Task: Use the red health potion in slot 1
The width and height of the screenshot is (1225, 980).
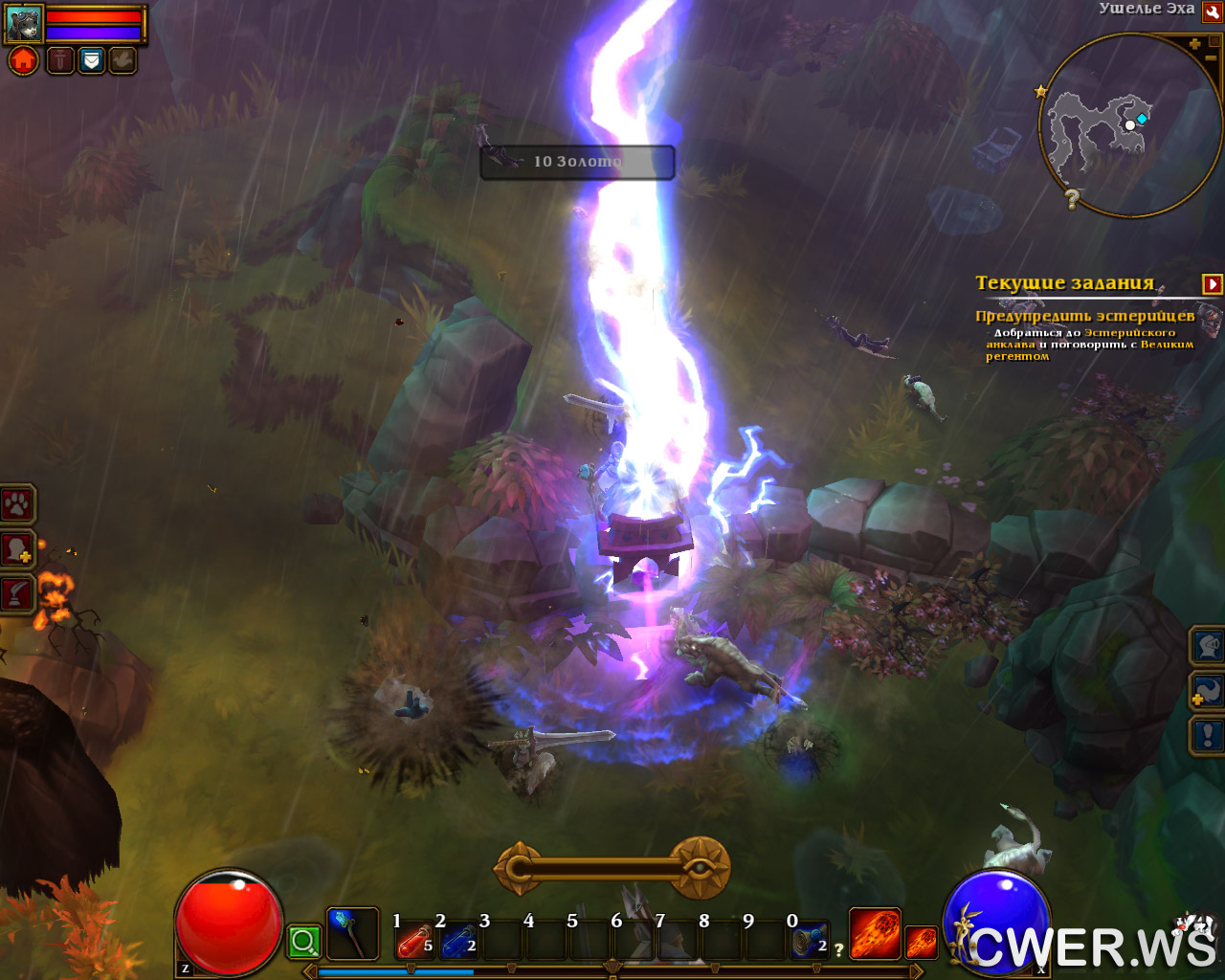Action: 414,942
